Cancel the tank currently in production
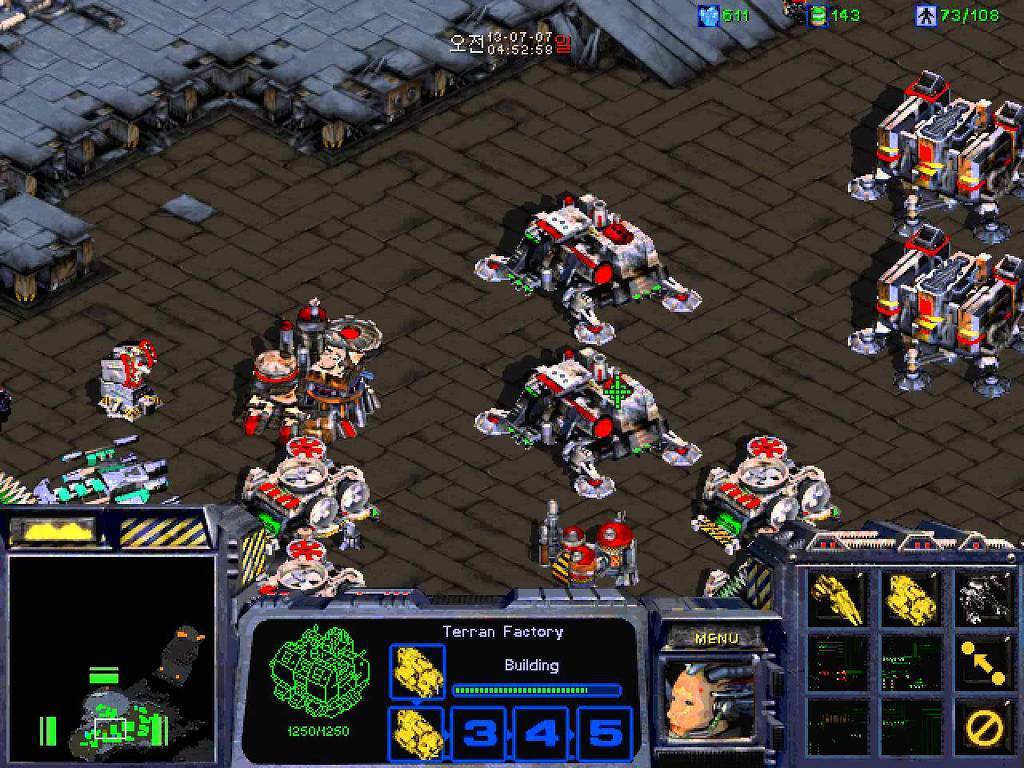The image size is (1024, 768). pos(418,671)
